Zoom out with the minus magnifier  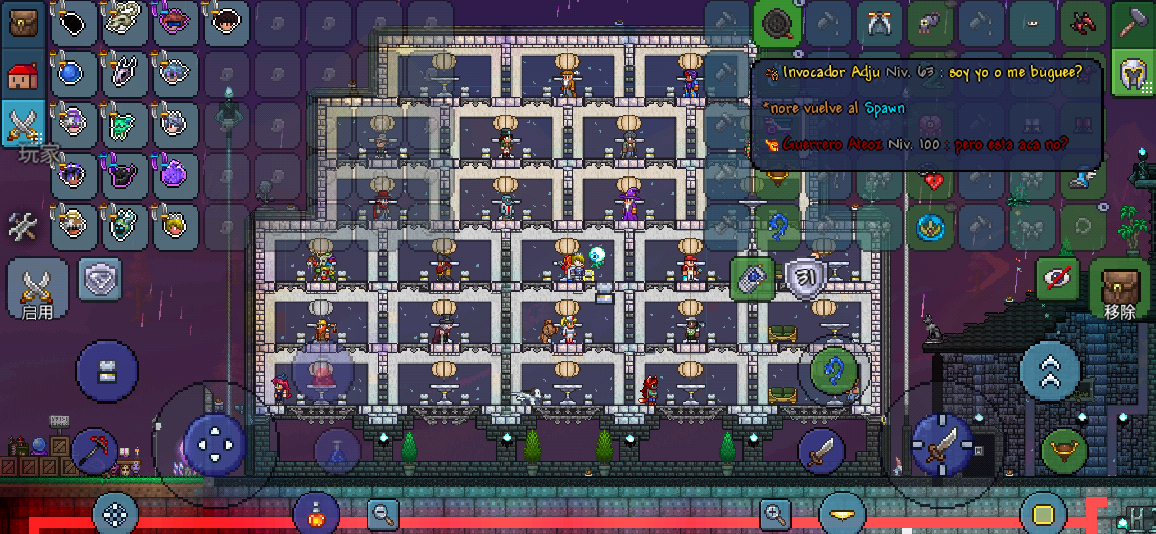382,515
